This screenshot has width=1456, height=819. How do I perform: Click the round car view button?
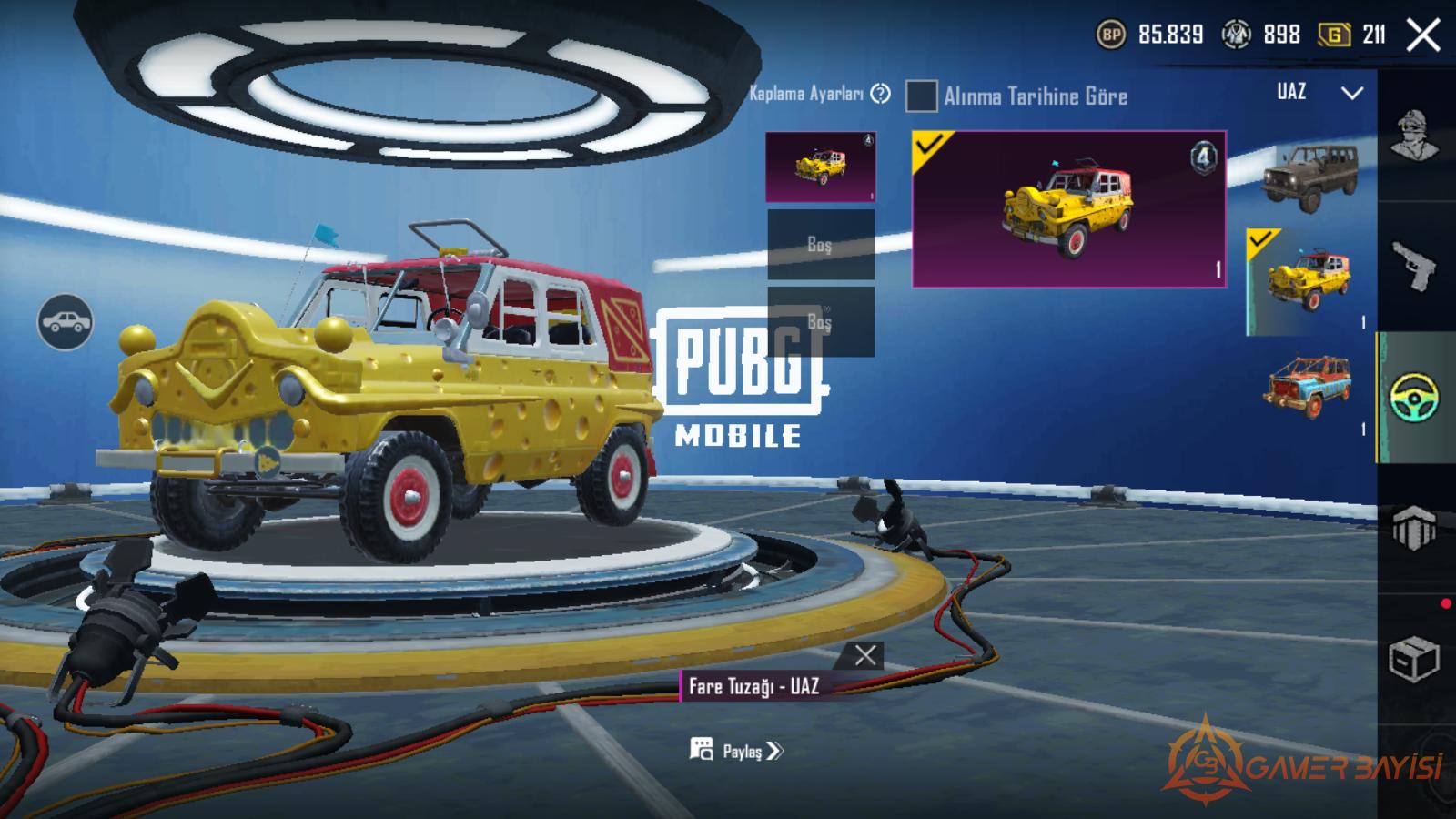pyautogui.click(x=65, y=322)
